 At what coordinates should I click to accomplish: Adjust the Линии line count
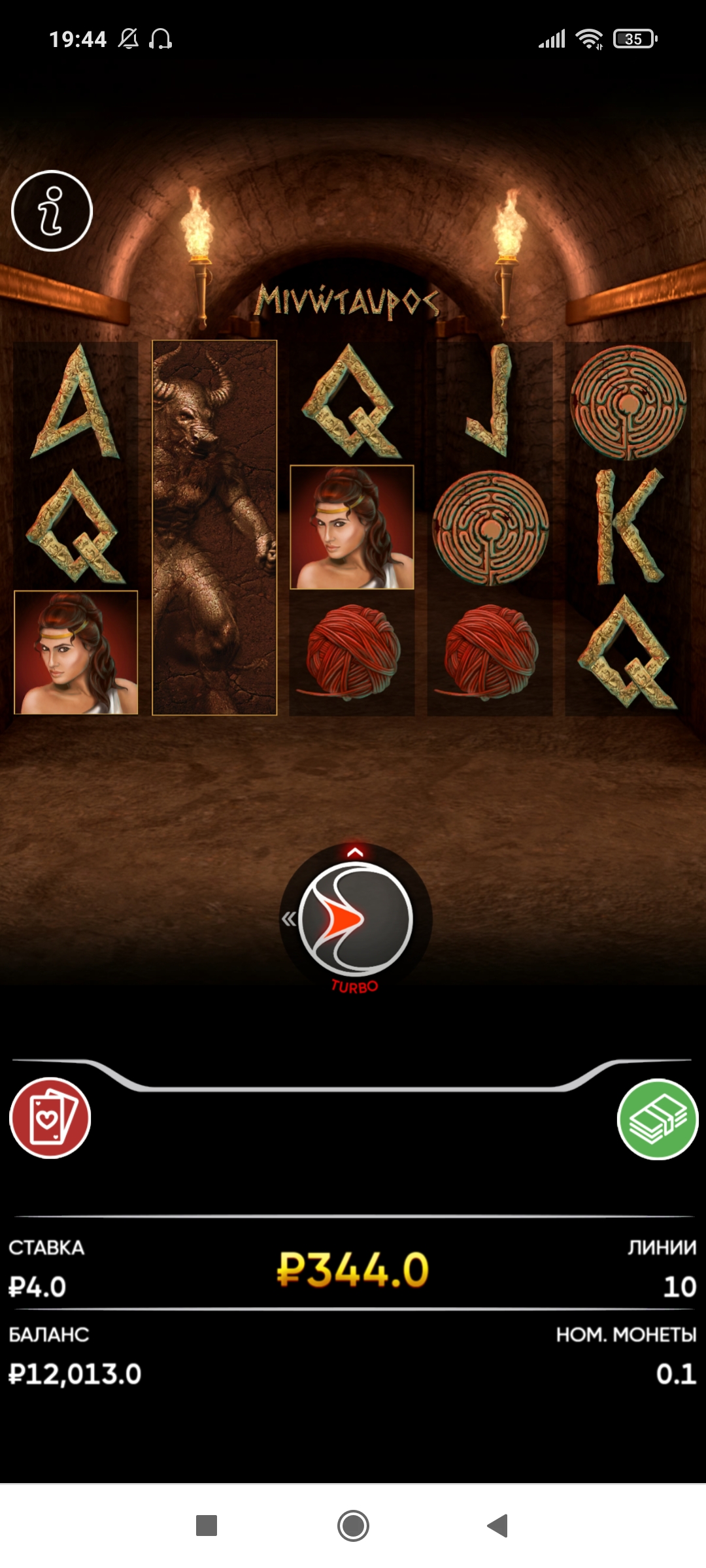[x=679, y=1287]
